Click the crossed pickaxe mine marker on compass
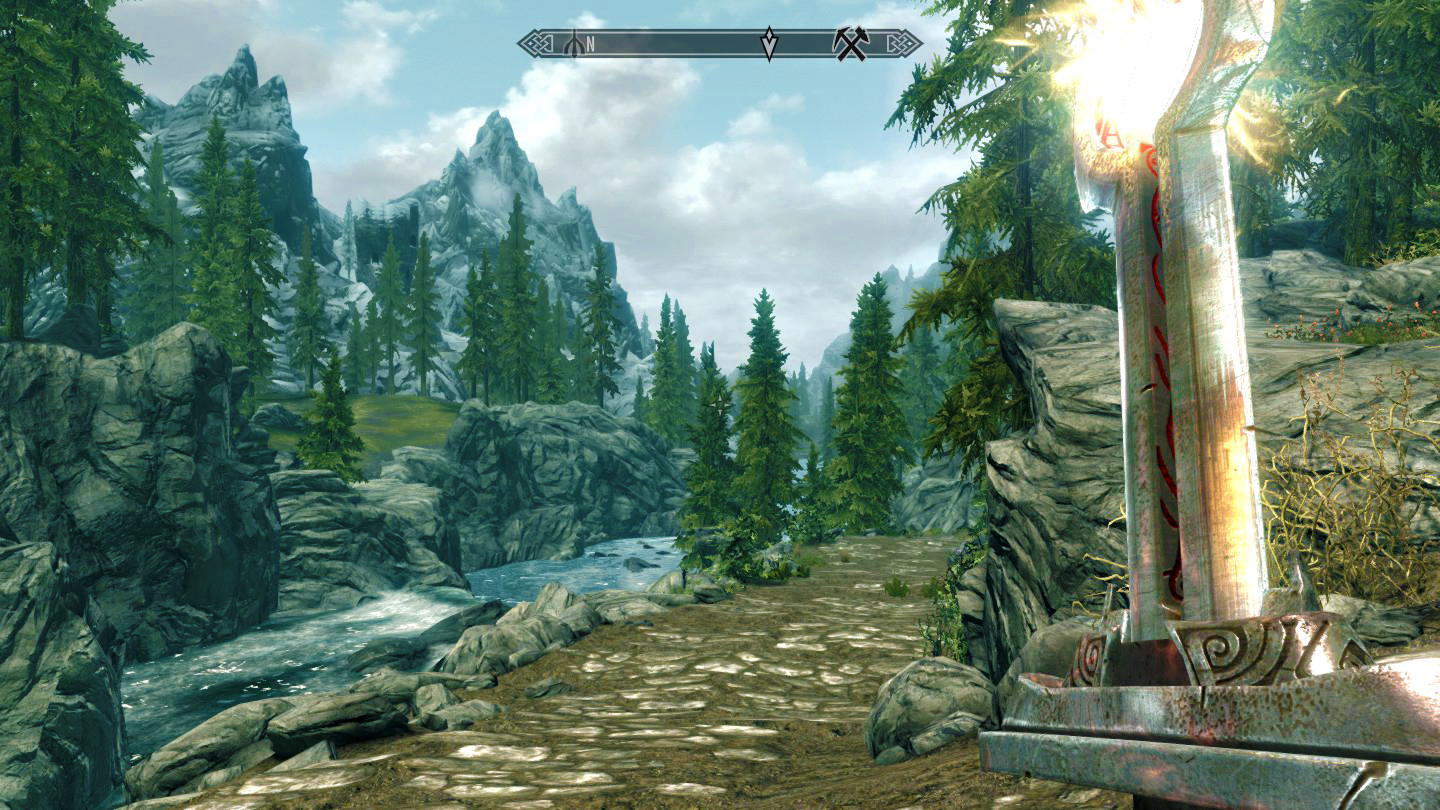1440x810 pixels. pyautogui.click(x=851, y=43)
